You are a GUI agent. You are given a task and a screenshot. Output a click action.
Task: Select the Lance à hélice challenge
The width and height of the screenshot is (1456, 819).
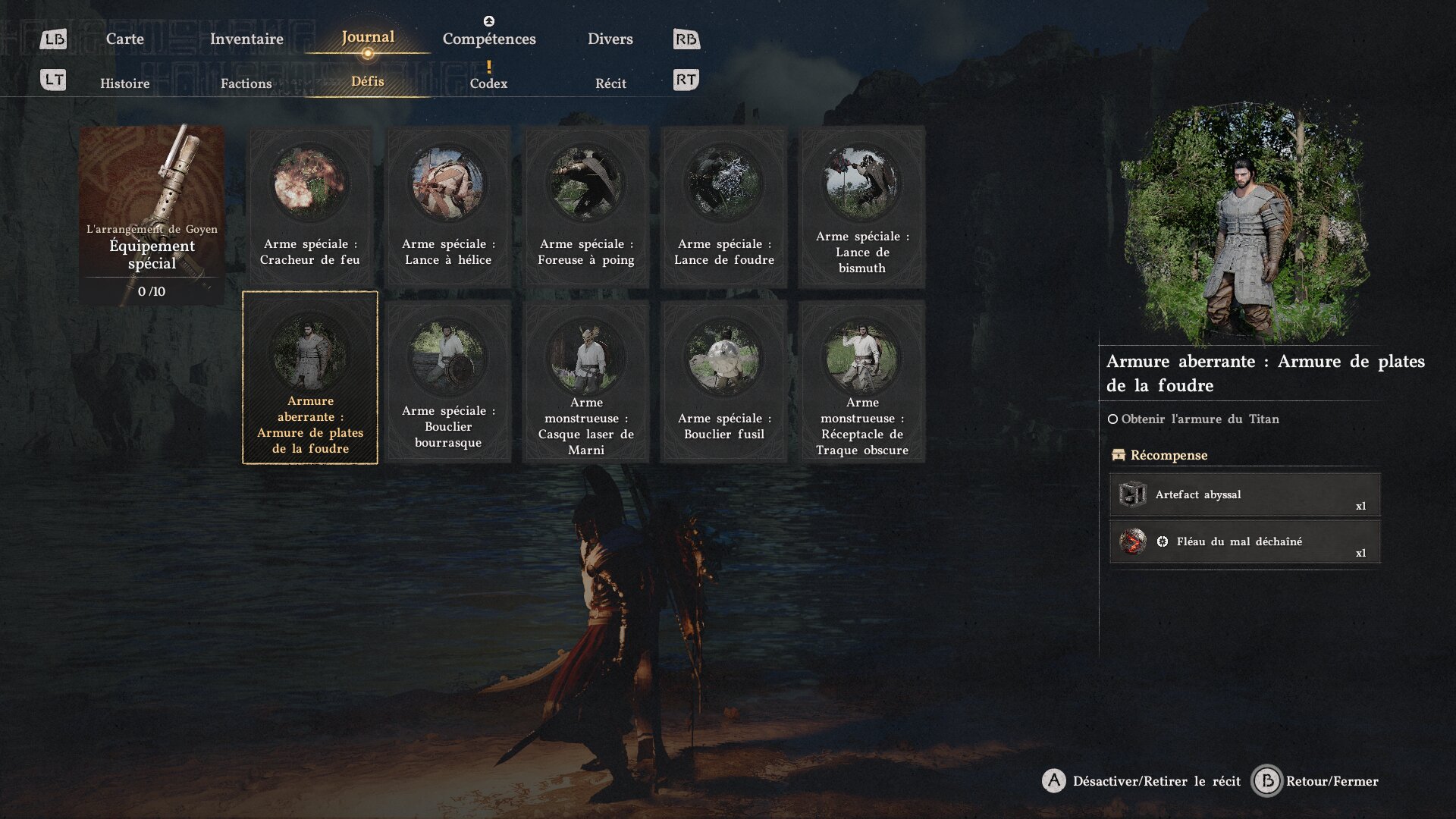[x=448, y=207]
